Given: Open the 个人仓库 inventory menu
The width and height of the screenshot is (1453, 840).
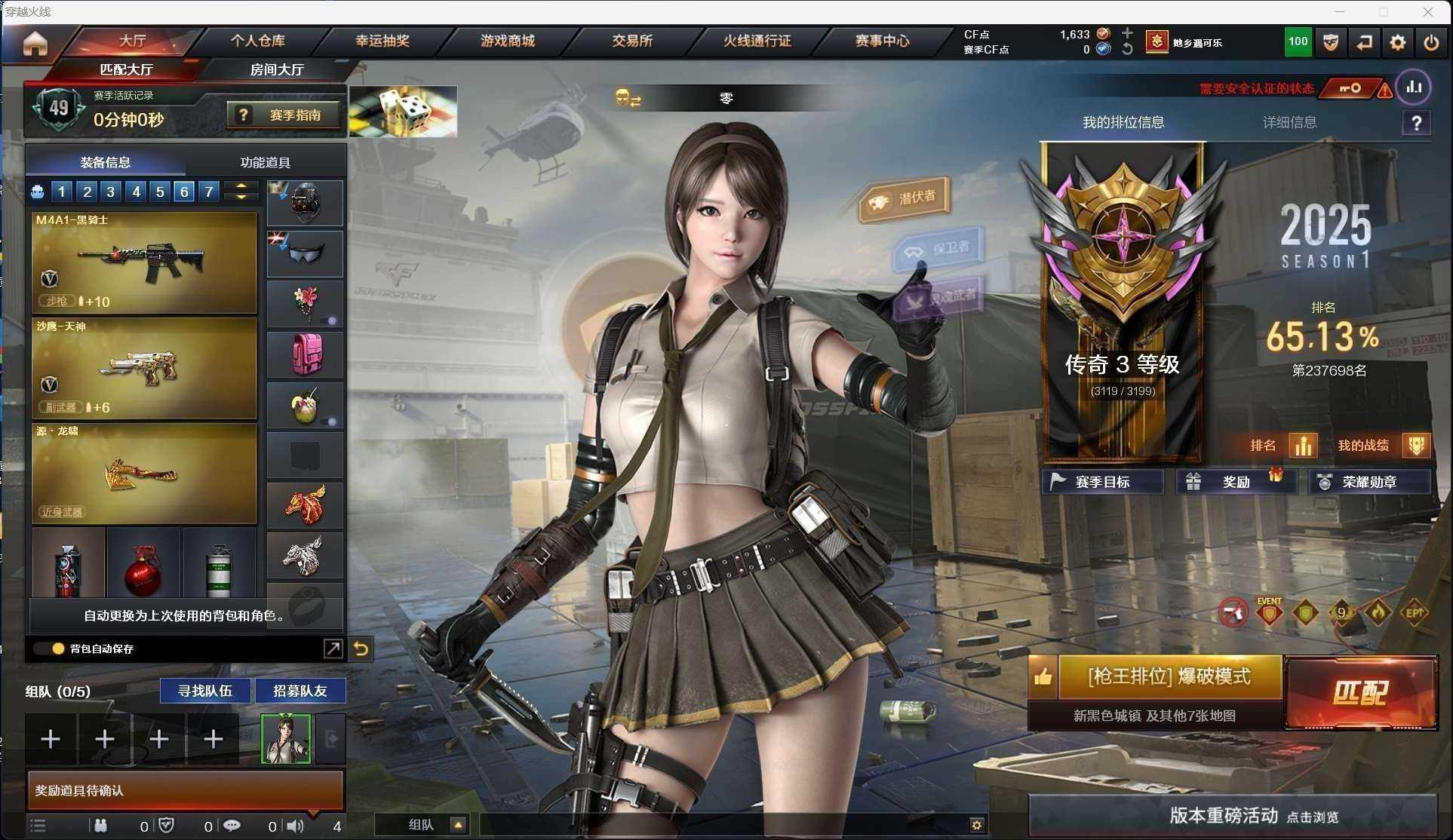Looking at the screenshot, I should [x=257, y=41].
